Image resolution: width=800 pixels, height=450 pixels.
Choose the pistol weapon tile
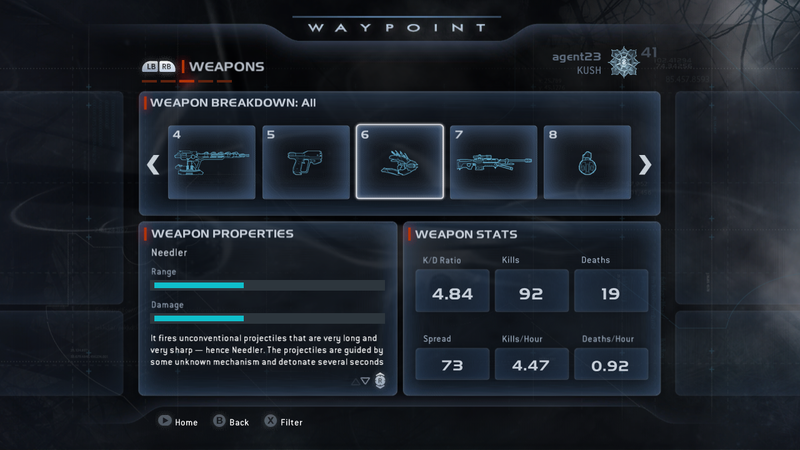(x=306, y=162)
